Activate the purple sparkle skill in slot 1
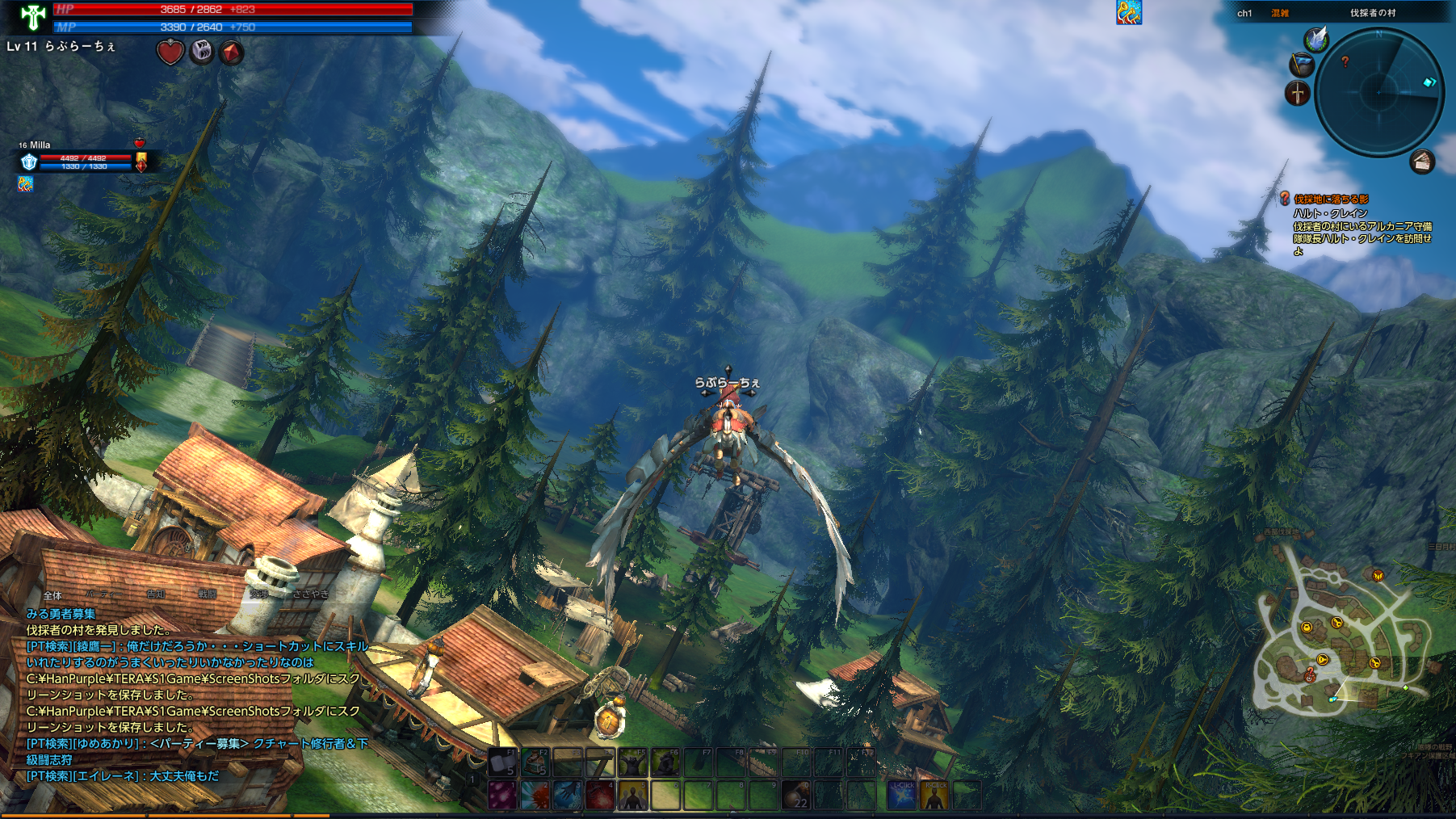Screen dimensions: 1456x819 tap(502, 795)
